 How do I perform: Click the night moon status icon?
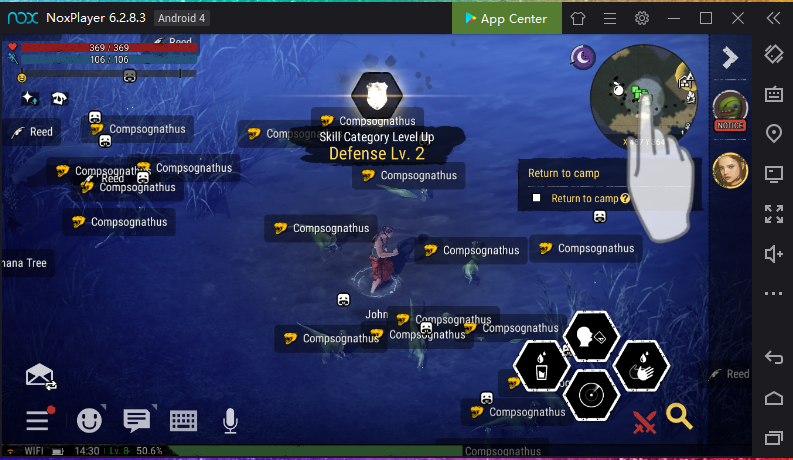click(x=583, y=58)
